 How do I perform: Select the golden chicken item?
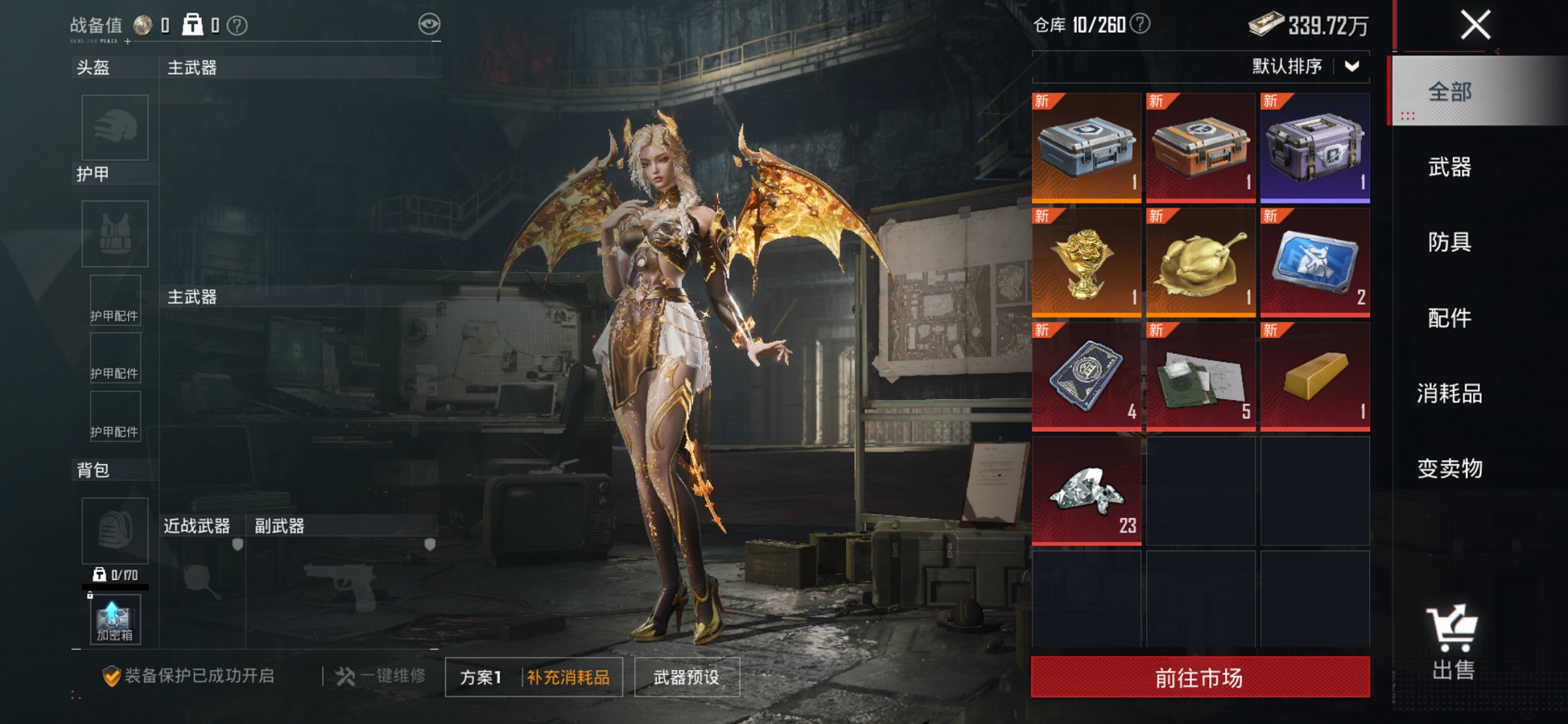point(1200,262)
